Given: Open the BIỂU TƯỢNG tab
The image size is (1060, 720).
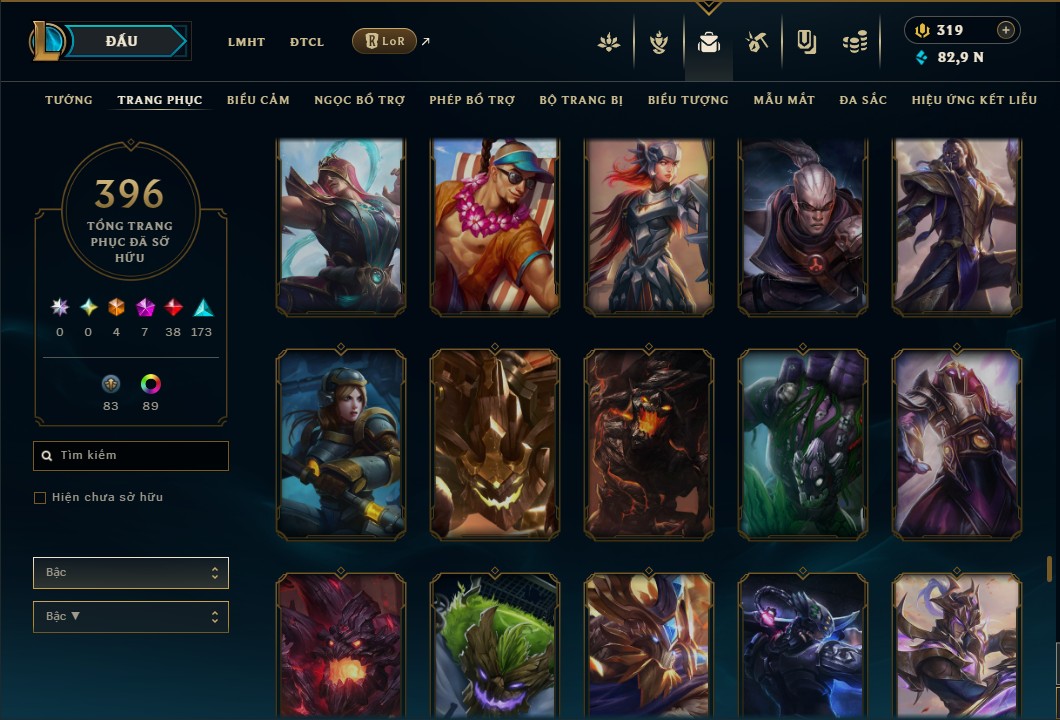Looking at the screenshot, I should tap(688, 100).
